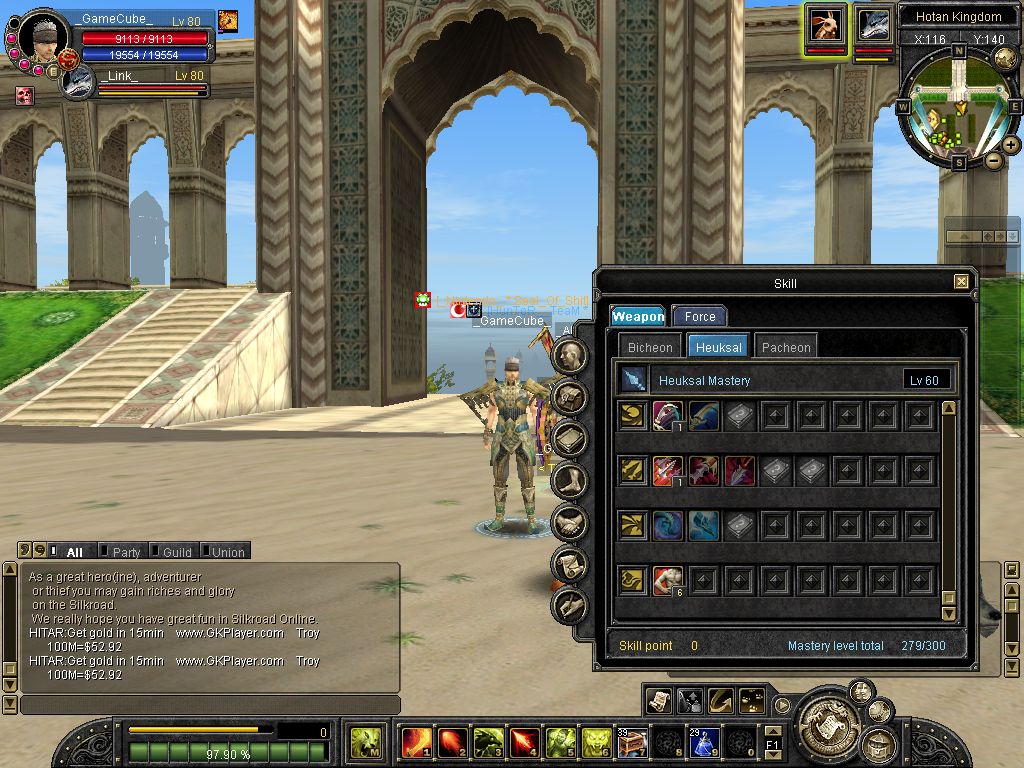Activate the flame skill in hotbar slot 1

(x=416, y=742)
